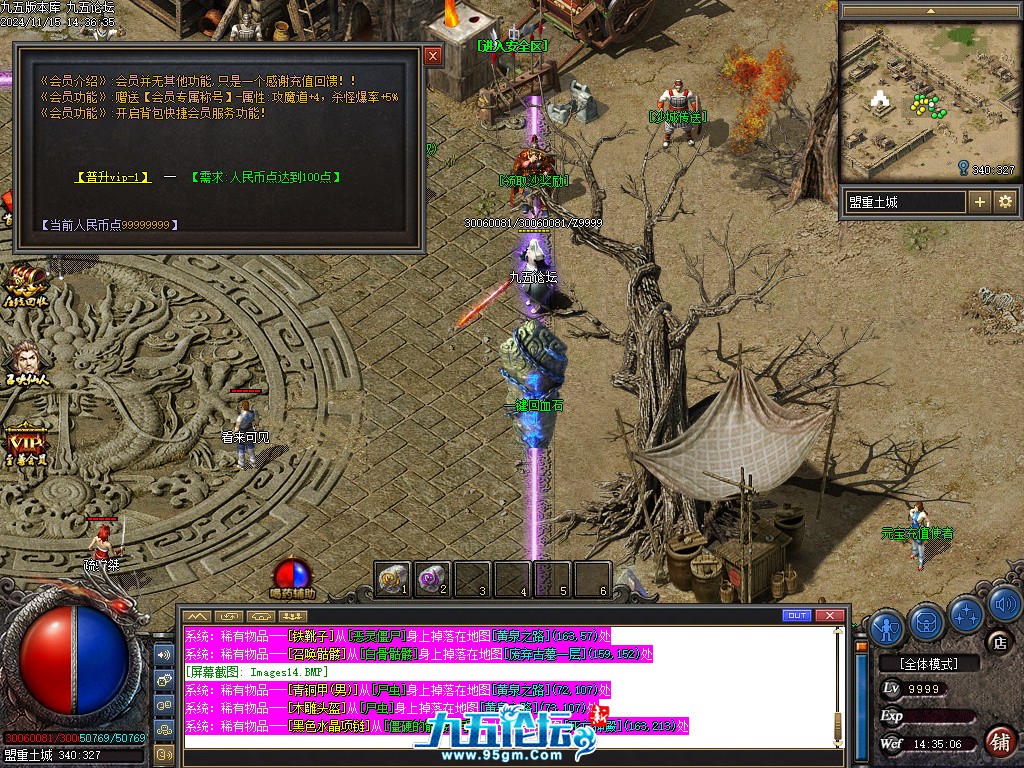Use the item in hotbar slot 1
The image size is (1024, 768).
pos(393,579)
